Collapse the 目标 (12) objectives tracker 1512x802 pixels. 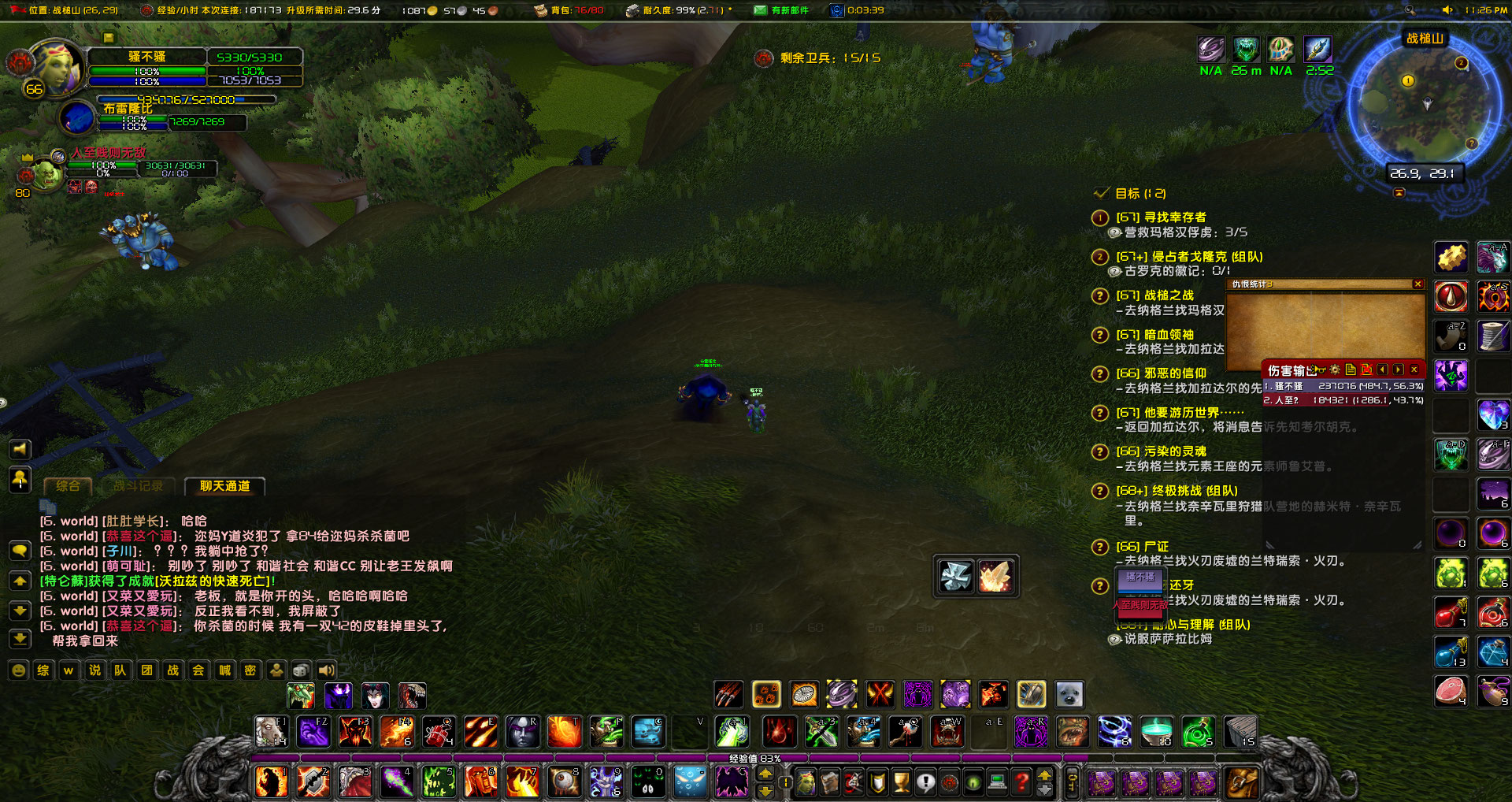pos(1100,193)
